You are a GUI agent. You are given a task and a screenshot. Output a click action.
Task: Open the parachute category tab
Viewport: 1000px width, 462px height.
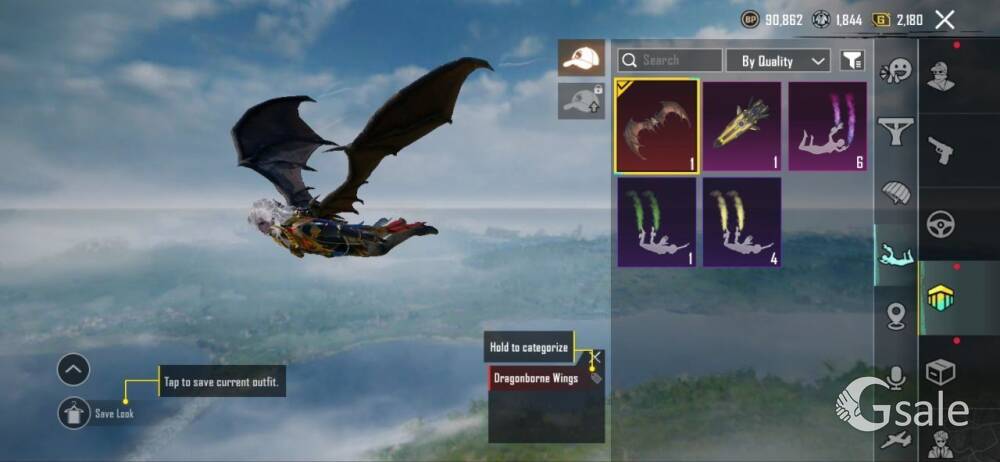896,193
